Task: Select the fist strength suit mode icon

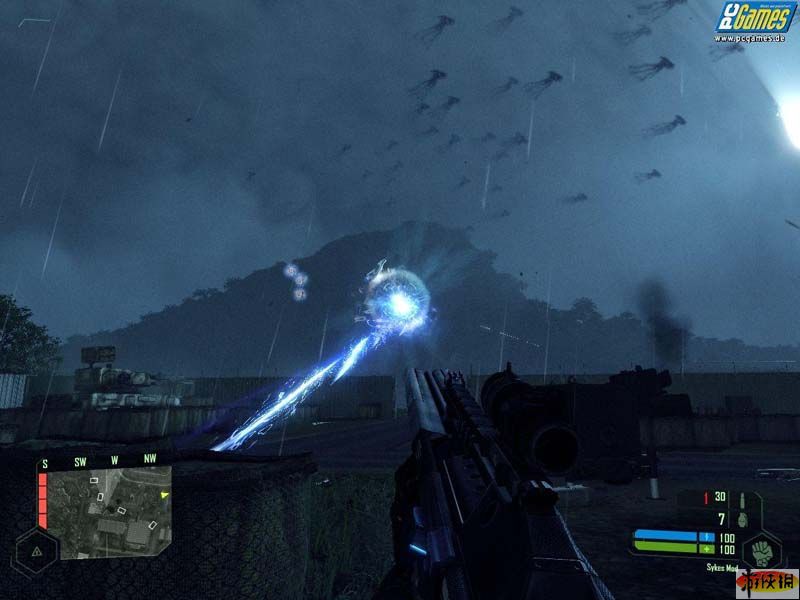Action: [763, 550]
